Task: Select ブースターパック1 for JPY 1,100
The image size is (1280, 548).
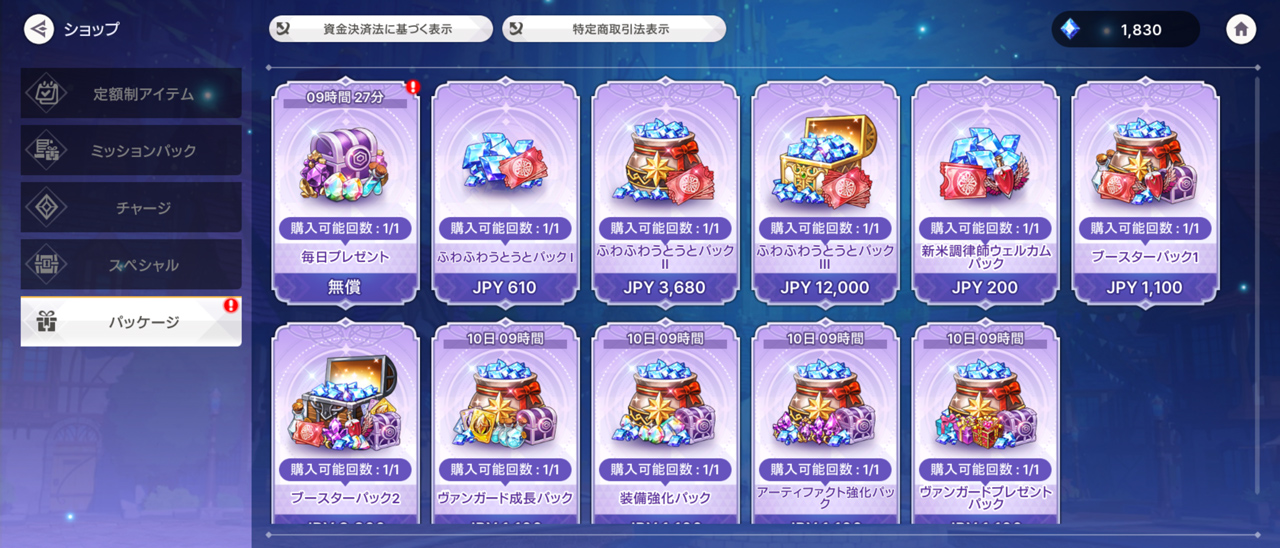Action: point(1145,192)
